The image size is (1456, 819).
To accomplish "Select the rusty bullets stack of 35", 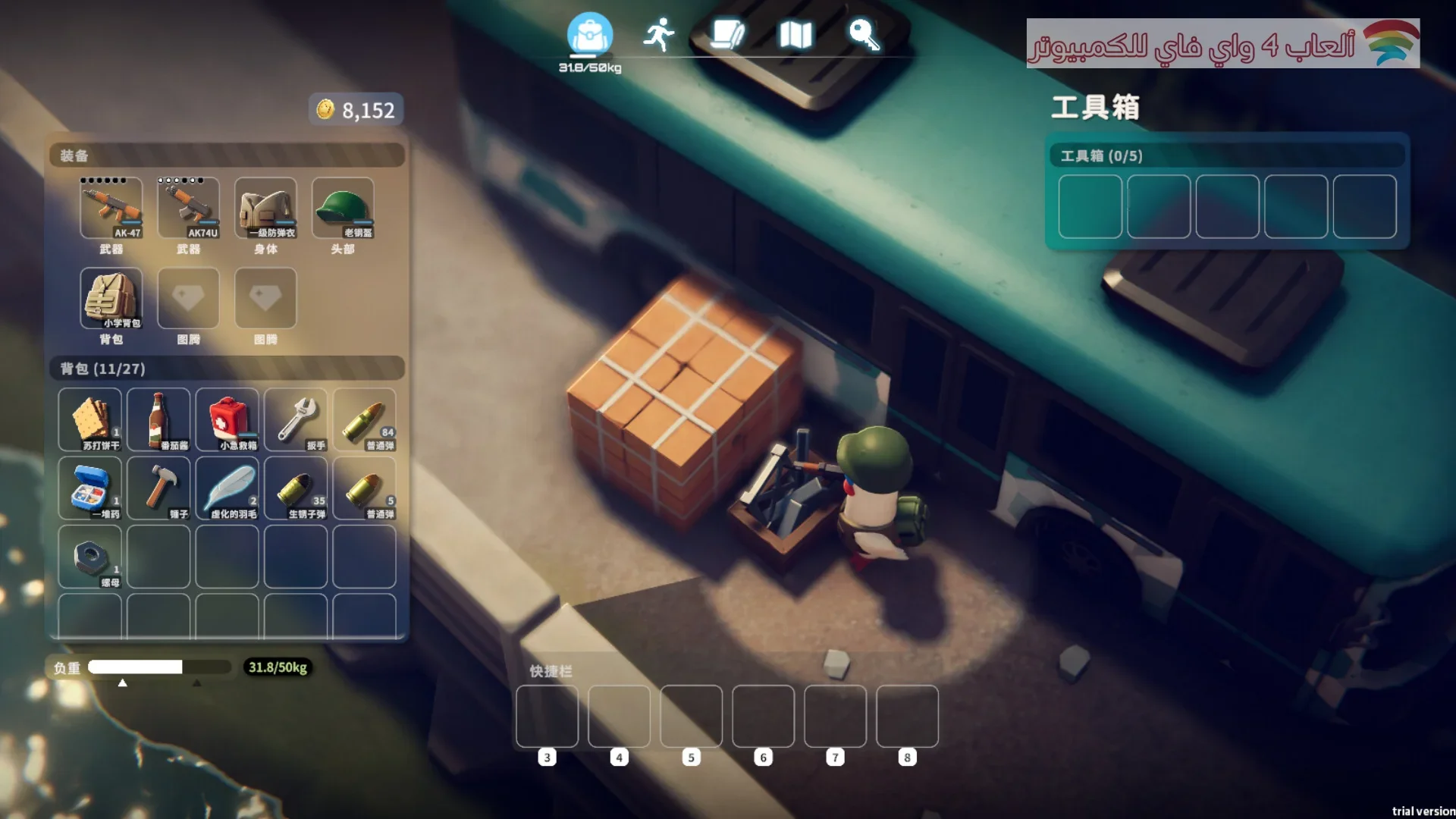I will [x=296, y=488].
